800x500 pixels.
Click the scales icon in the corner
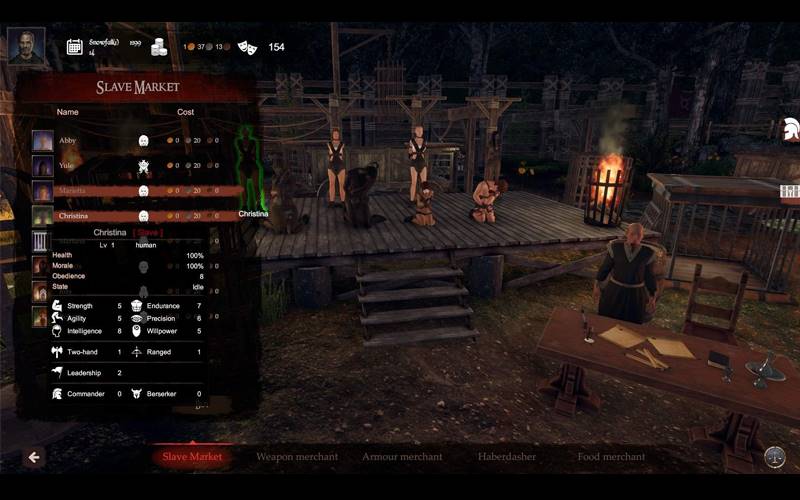pos(774,457)
